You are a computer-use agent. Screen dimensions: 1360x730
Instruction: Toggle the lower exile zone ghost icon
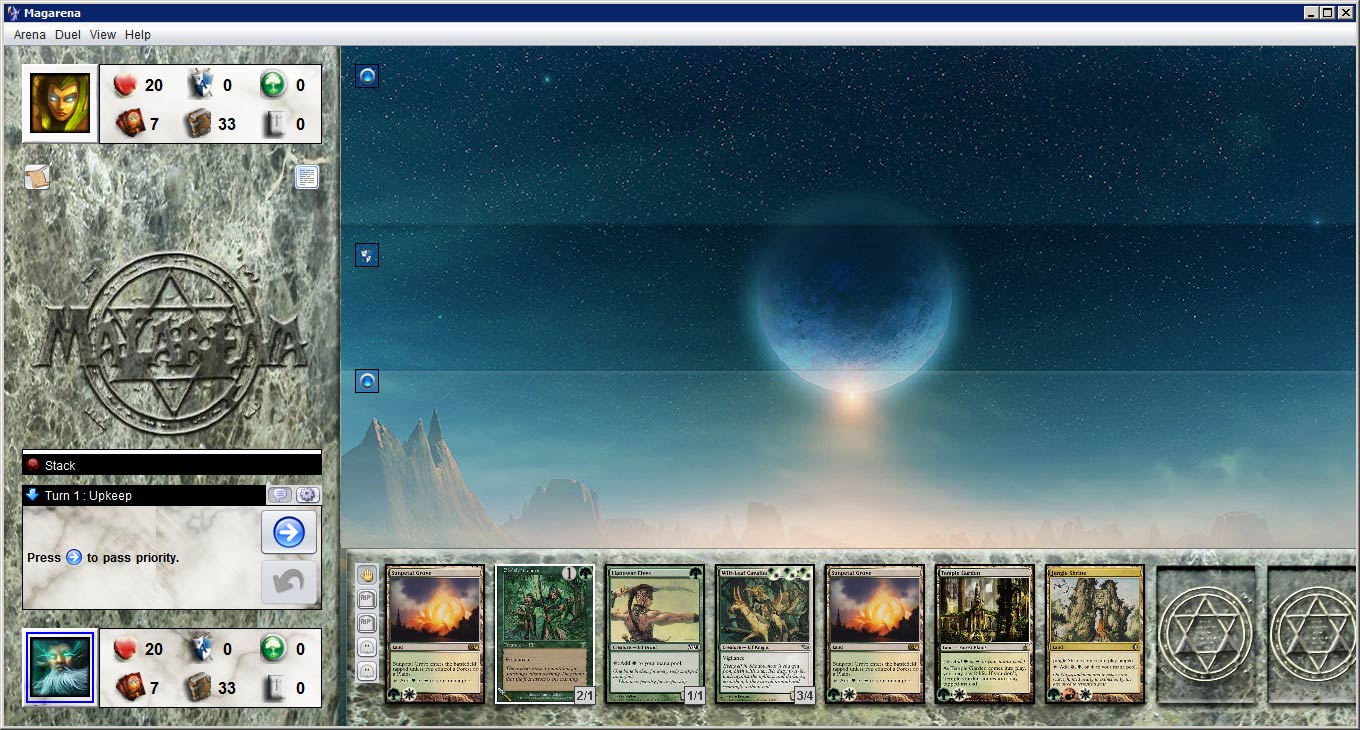tap(366, 669)
